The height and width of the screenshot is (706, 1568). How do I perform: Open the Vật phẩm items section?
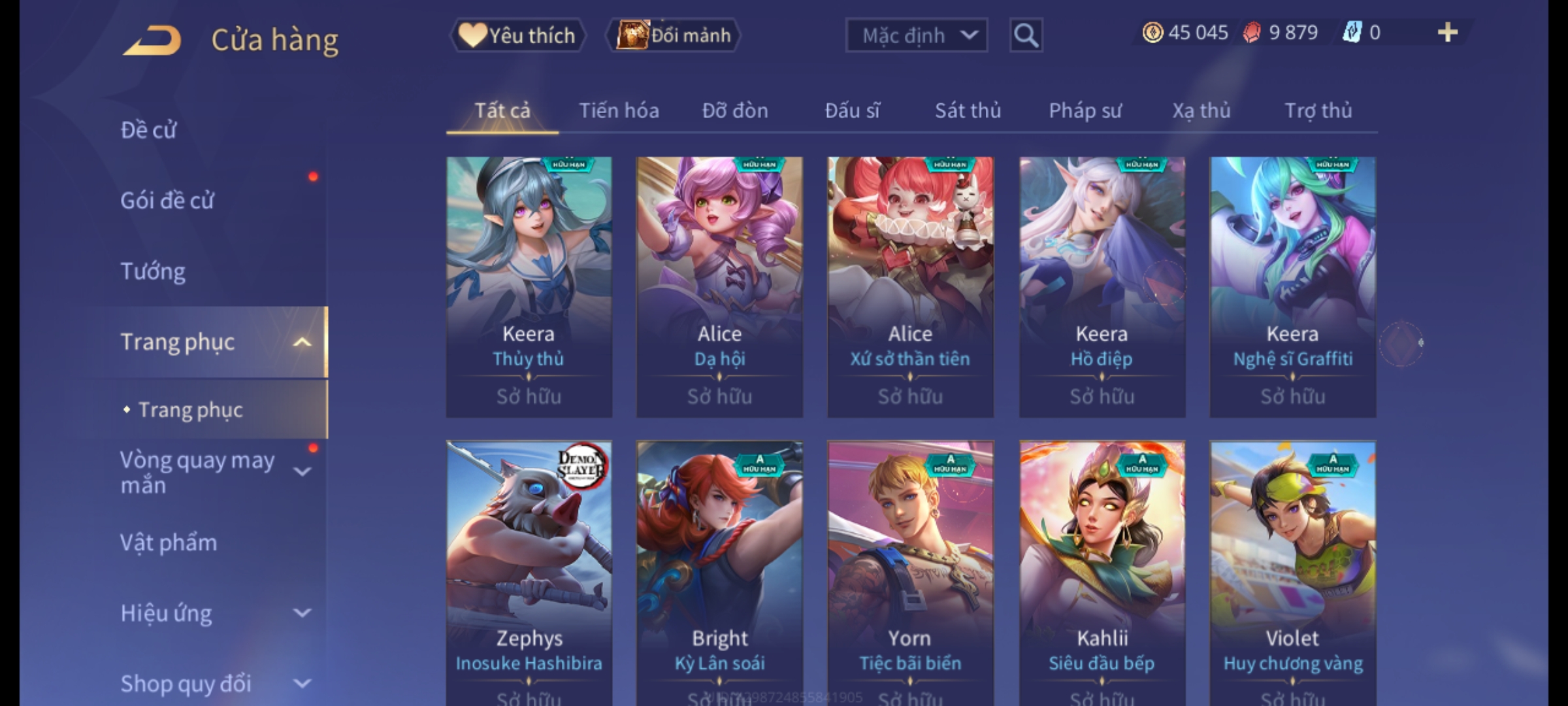coord(169,543)
